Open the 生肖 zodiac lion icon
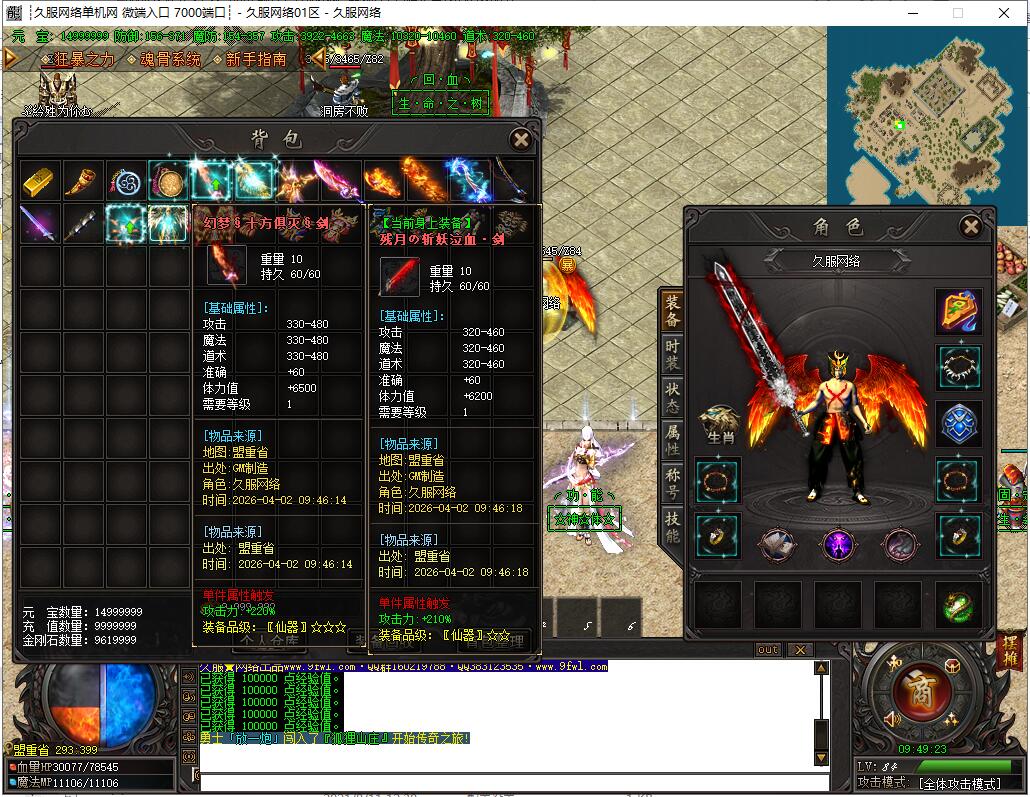Image resolution: width=1030 pixels, height=797 pixels. [x=717, y=424]
